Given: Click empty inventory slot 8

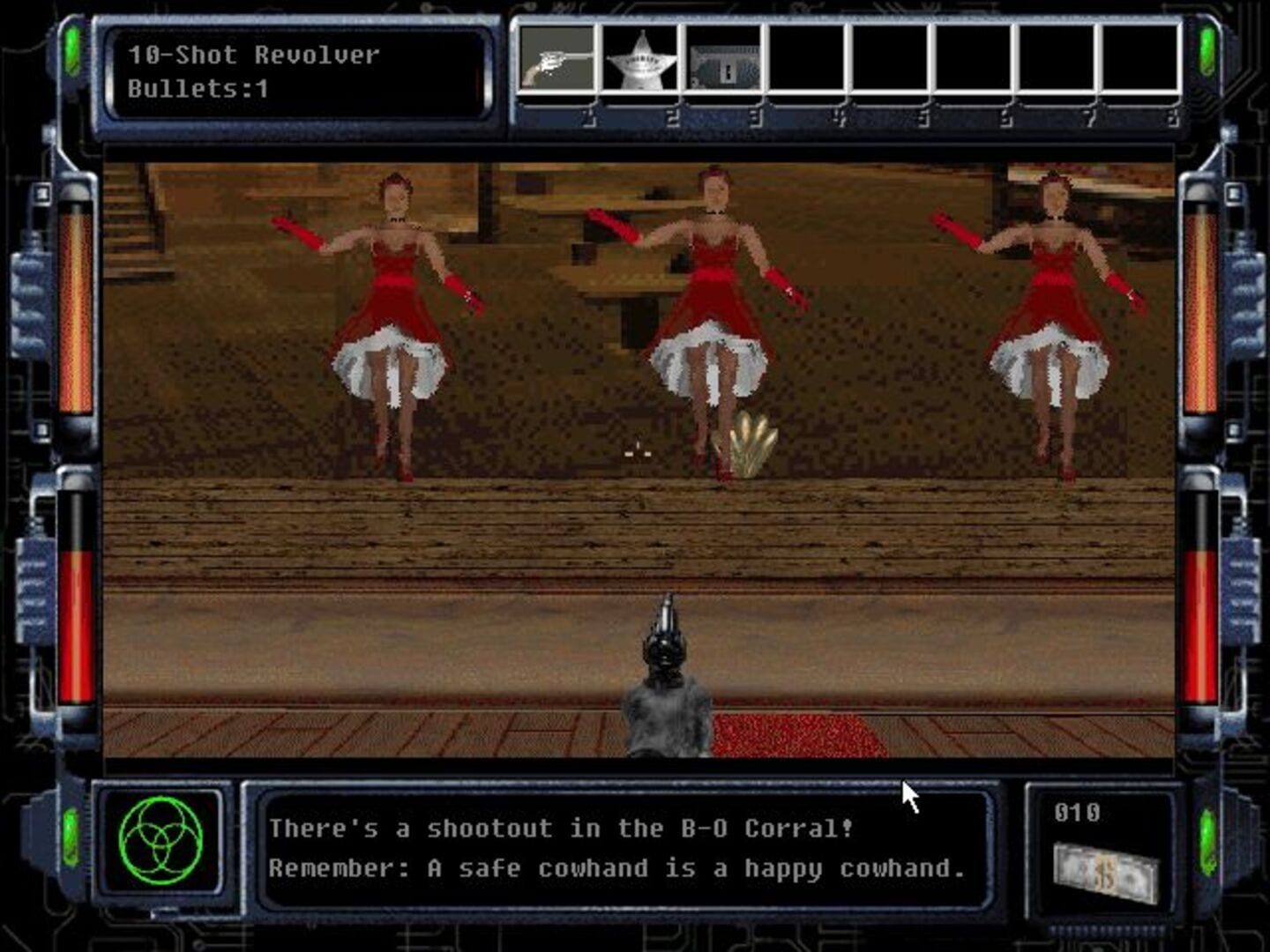Looking at the screenshot, I should (x=1138, y=62).
